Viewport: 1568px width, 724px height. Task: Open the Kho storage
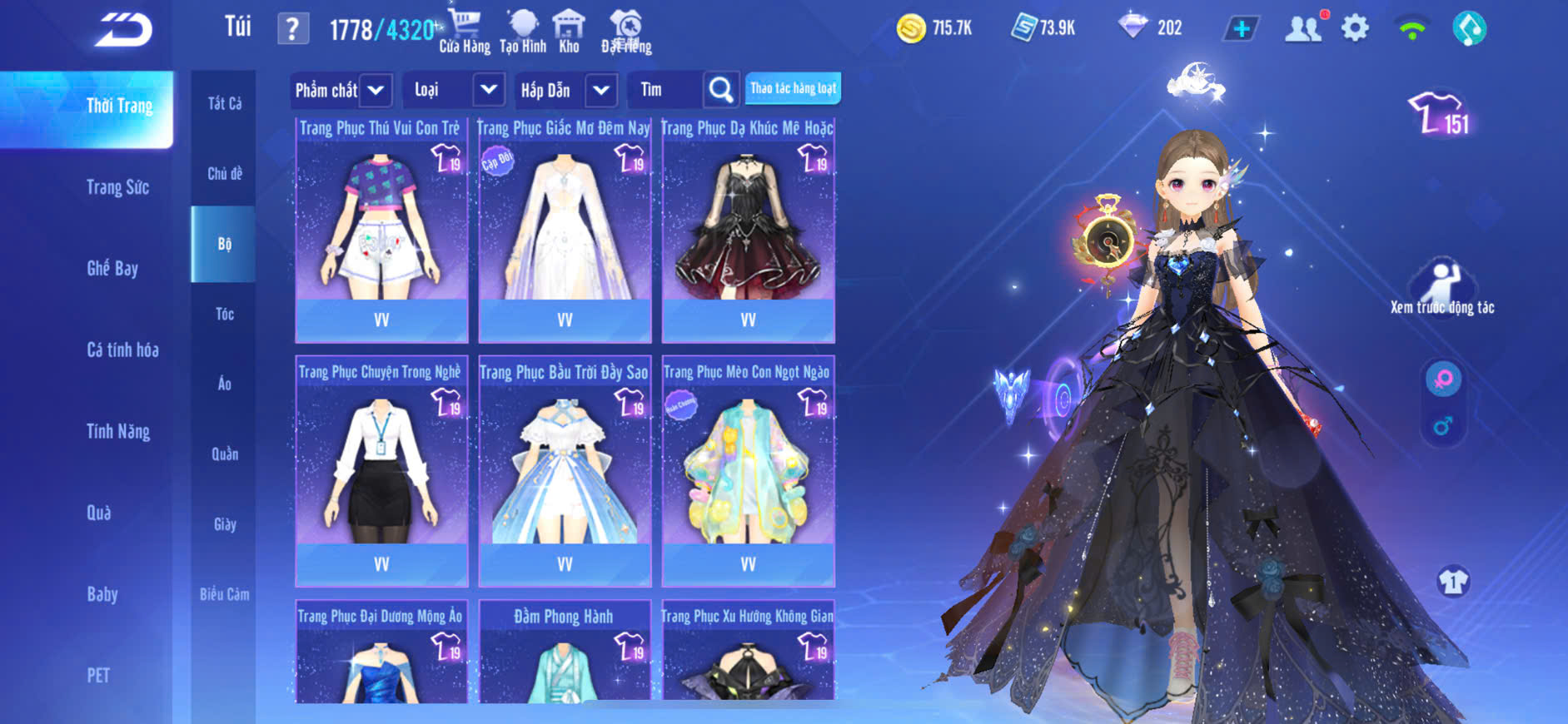tap(569, 32)
